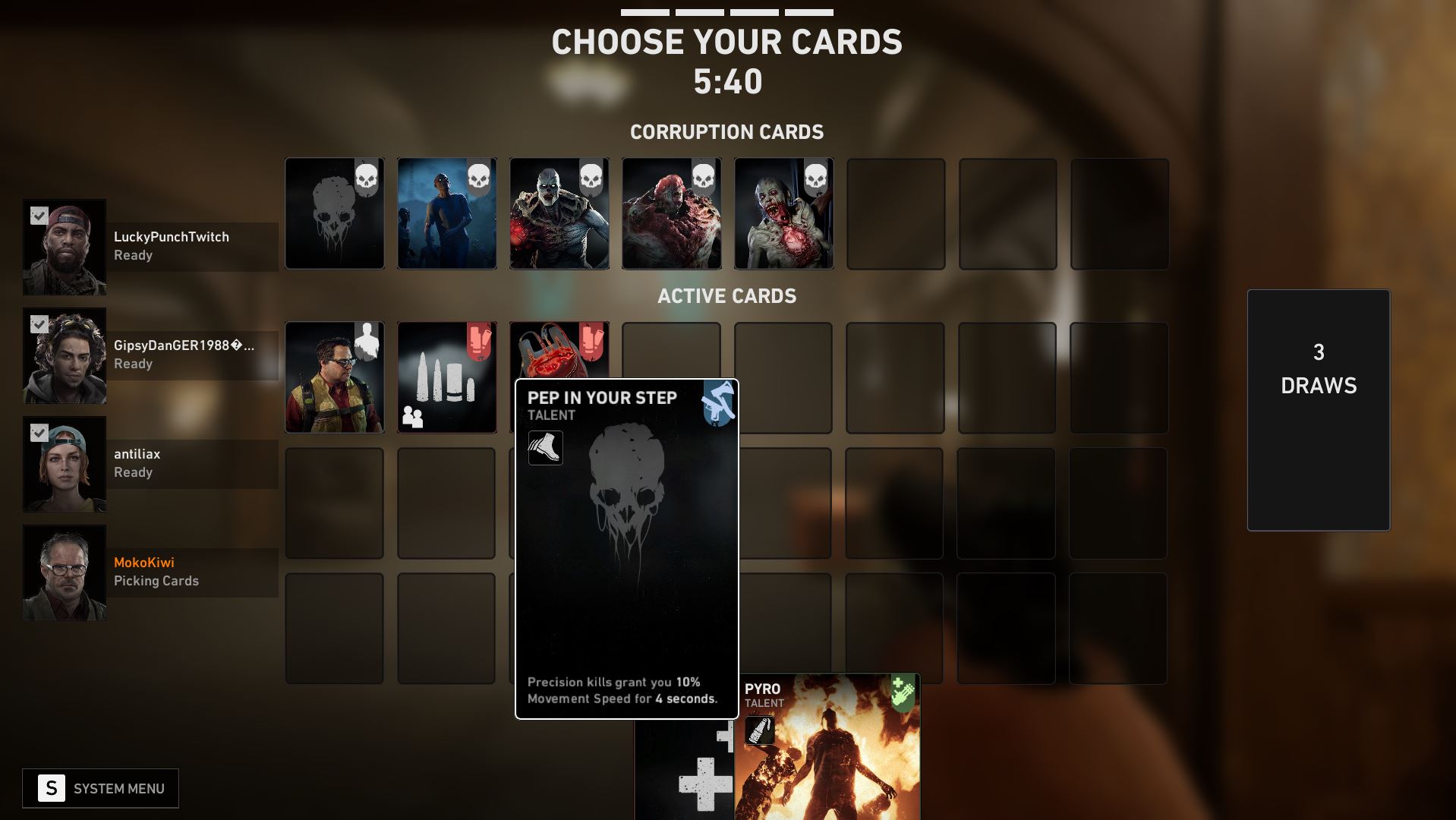Choose the Pyro talent card
Image resolution: width=1456 pixels, height=820 pixels.
point(827,747)
